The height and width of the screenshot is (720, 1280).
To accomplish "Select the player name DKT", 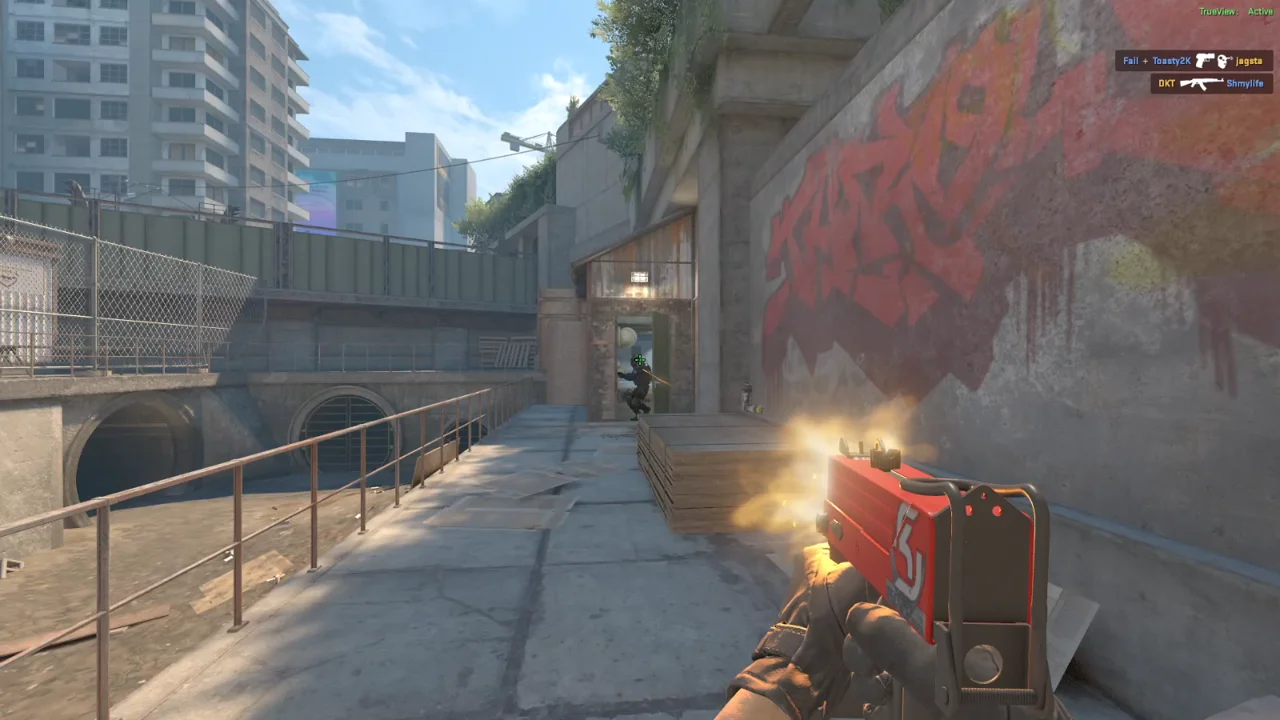I will pyautogui.click(x=1167, y=83).
